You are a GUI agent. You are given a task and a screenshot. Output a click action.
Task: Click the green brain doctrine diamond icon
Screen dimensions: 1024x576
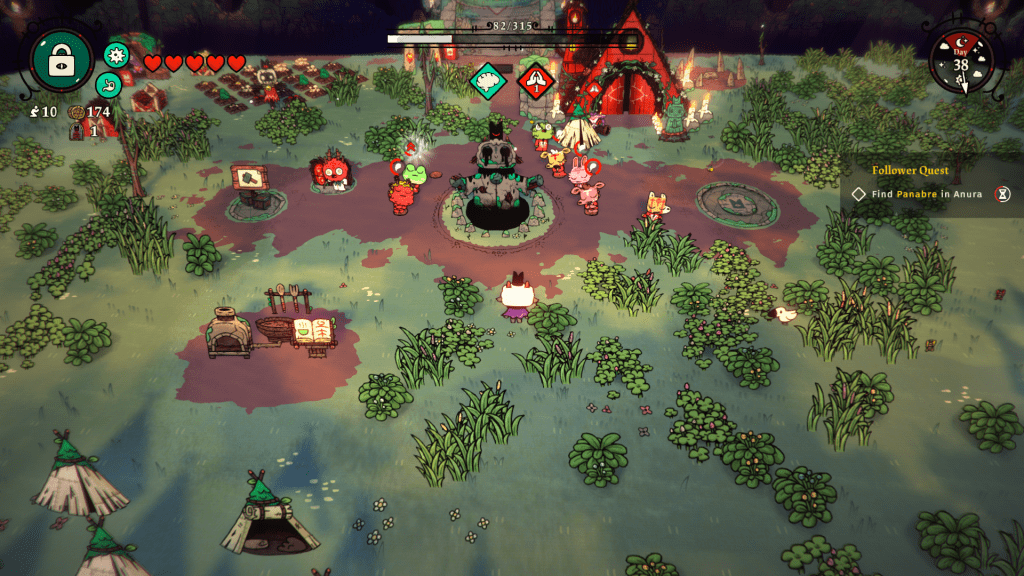(489, 80)
